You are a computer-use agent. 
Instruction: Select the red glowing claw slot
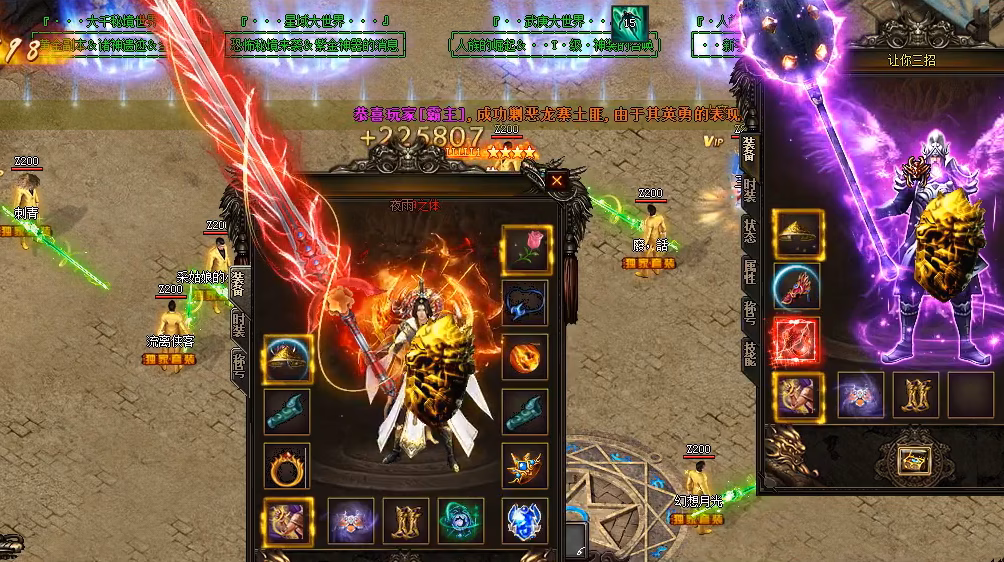(x=796, y=341)
